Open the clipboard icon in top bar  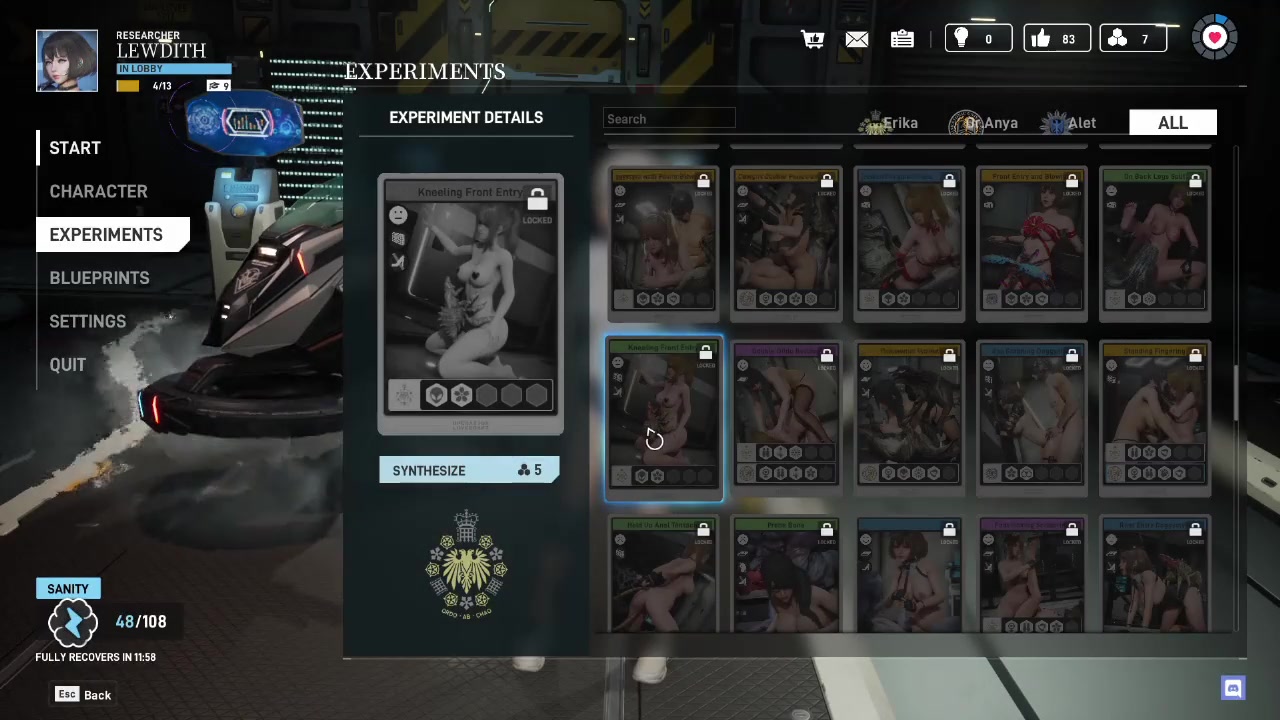(x=902, y=39)
